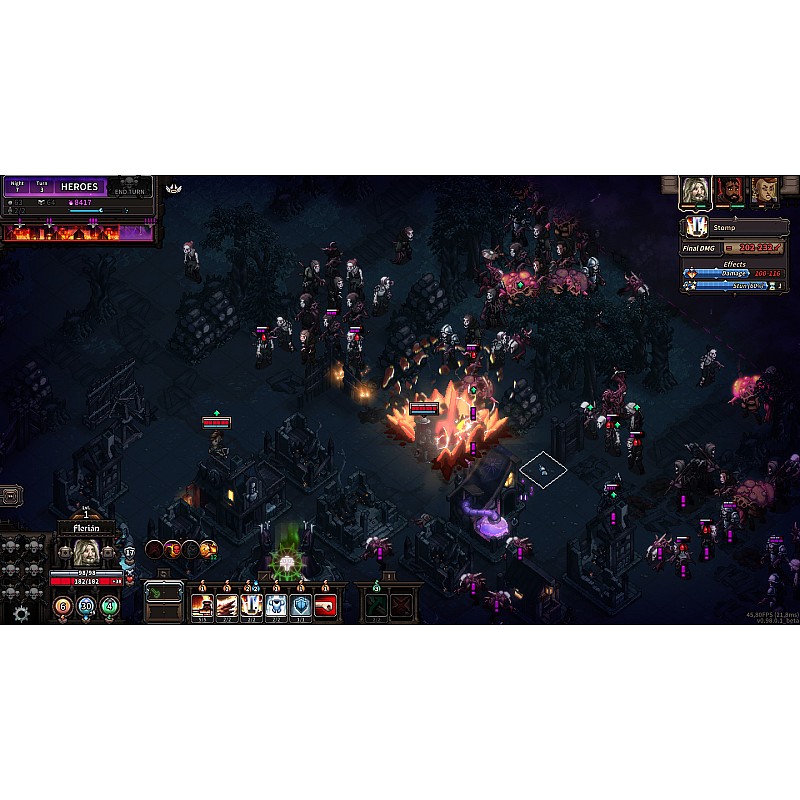This screenshot has width=800, height=800.
Task: Activate the Stomp skill in the hotbar
Action: (250, 604)
